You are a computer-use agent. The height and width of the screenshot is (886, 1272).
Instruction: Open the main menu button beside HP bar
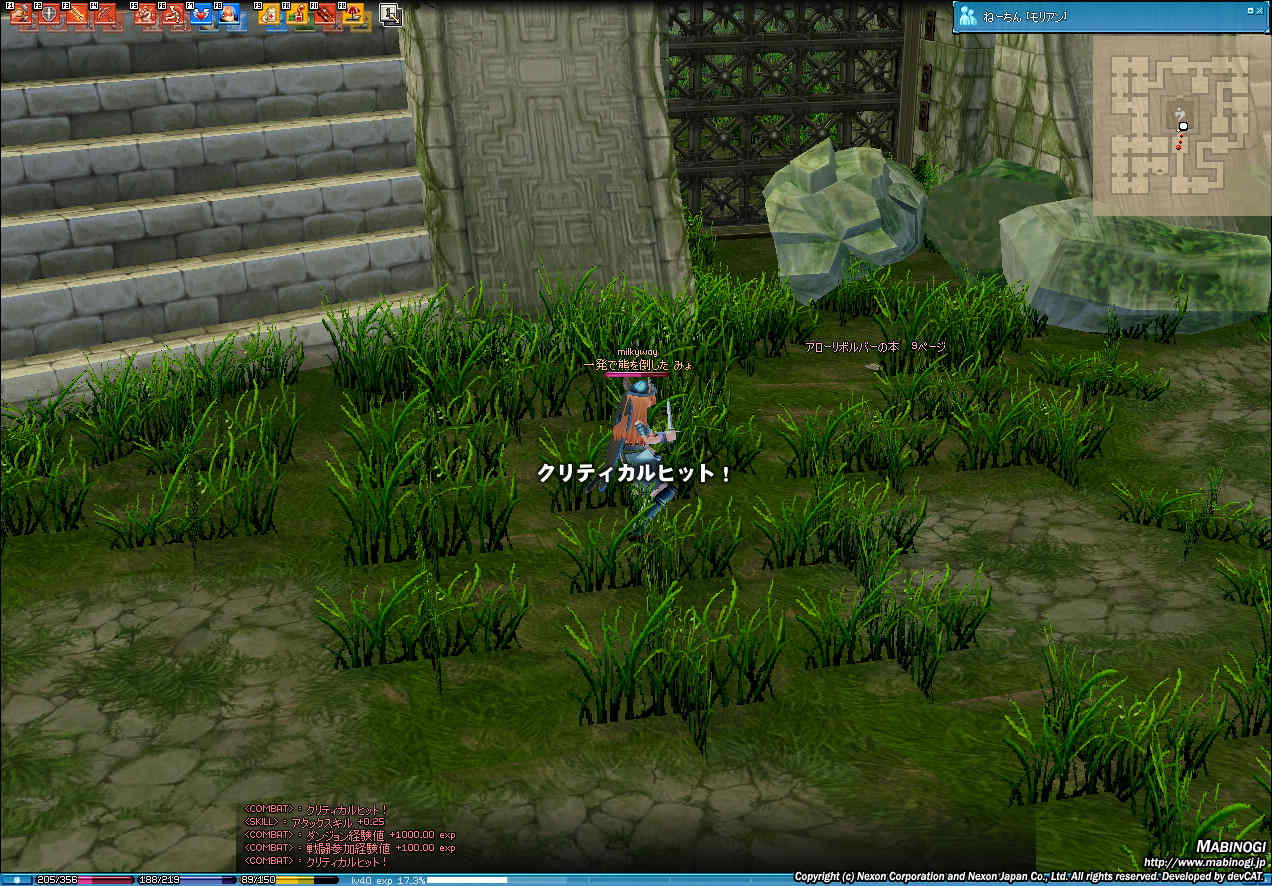tap(17, 880)
